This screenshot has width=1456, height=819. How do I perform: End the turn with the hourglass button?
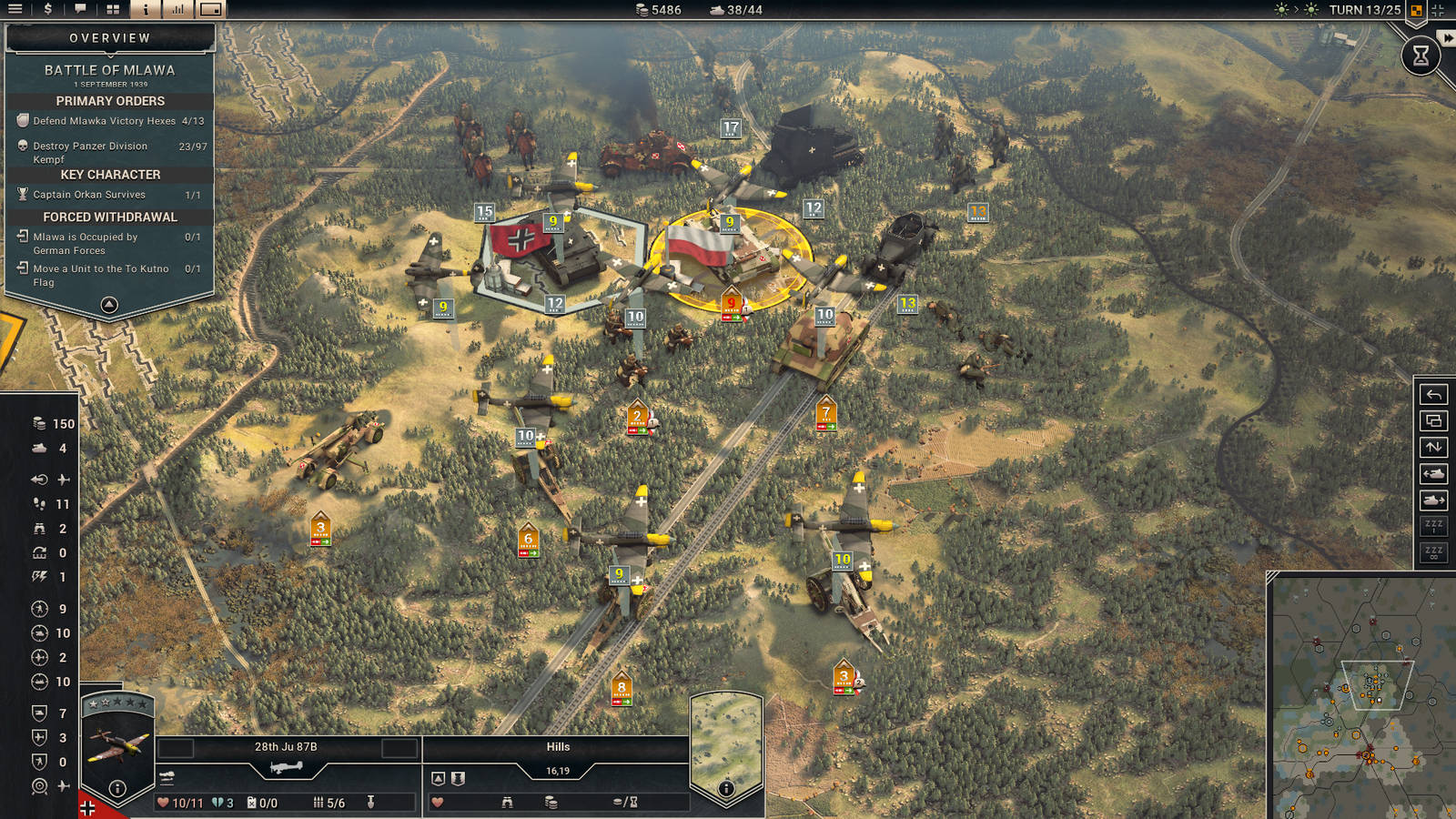(x=1424, y=56)
